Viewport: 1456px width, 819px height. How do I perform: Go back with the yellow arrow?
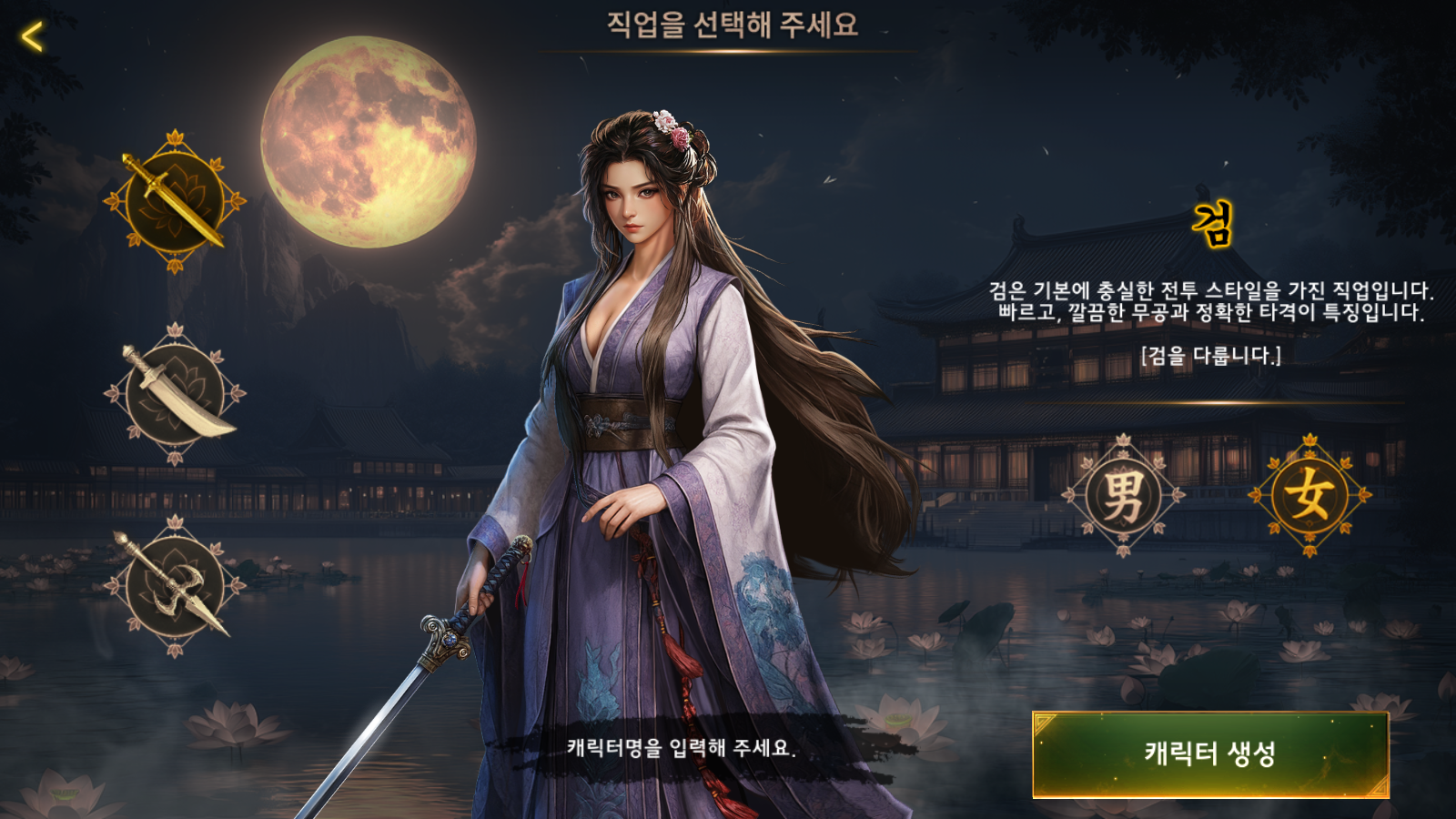(x=33, y=37)
